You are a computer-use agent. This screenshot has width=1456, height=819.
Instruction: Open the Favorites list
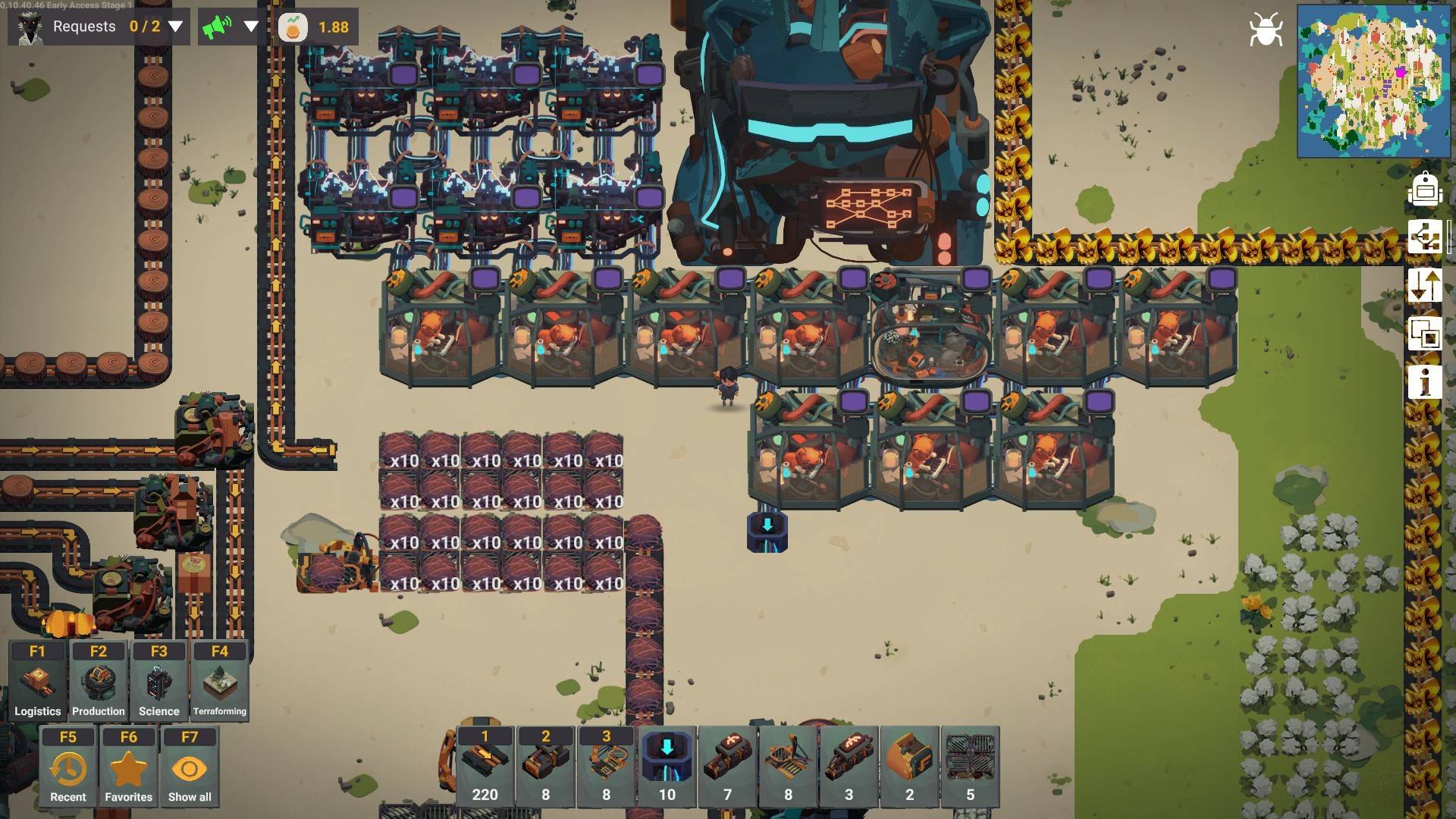pyautogui.click(x=129, y=767)
